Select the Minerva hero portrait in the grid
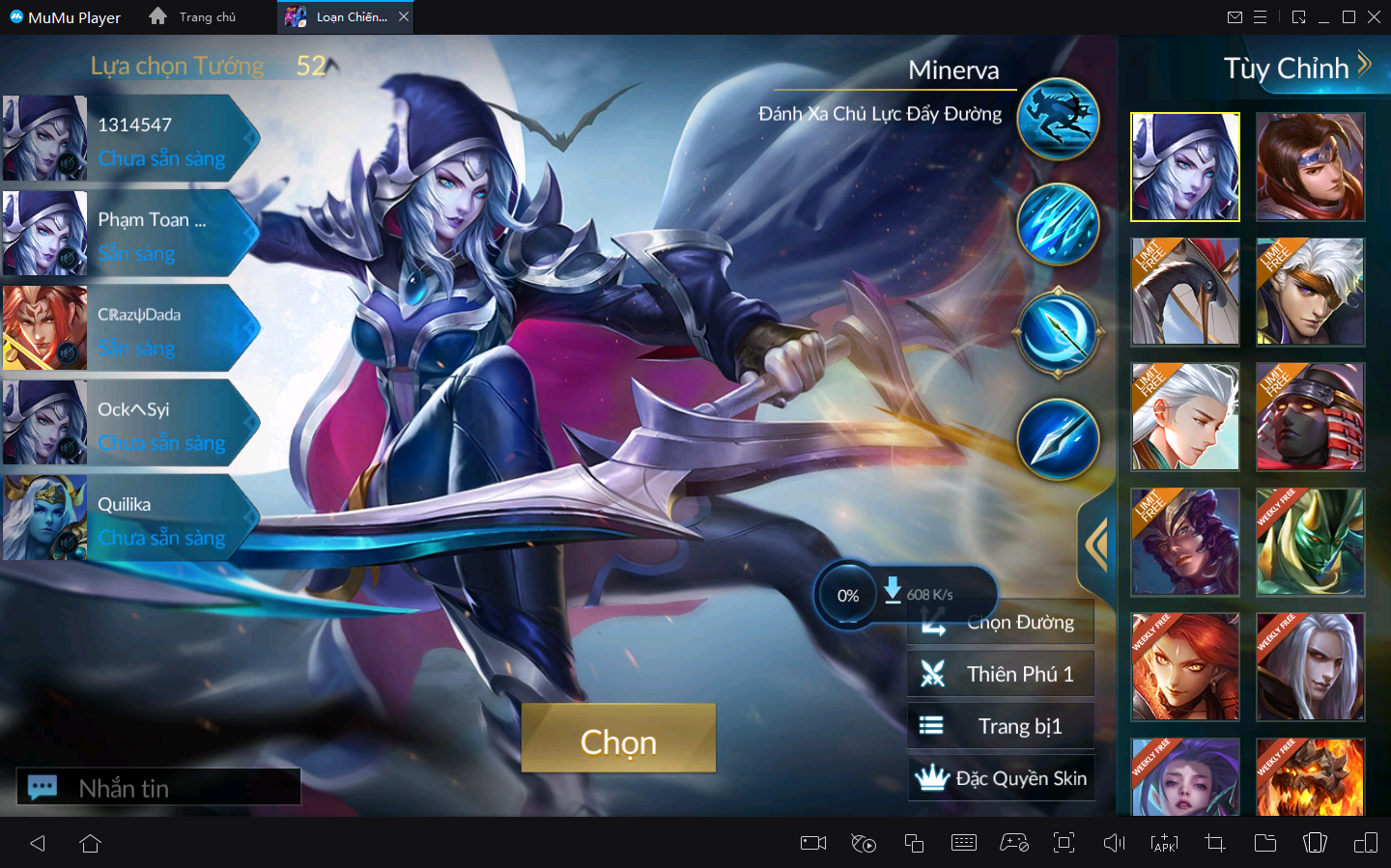The height and width of the screenshot is (868, 1391). [x=1185, y=166]
